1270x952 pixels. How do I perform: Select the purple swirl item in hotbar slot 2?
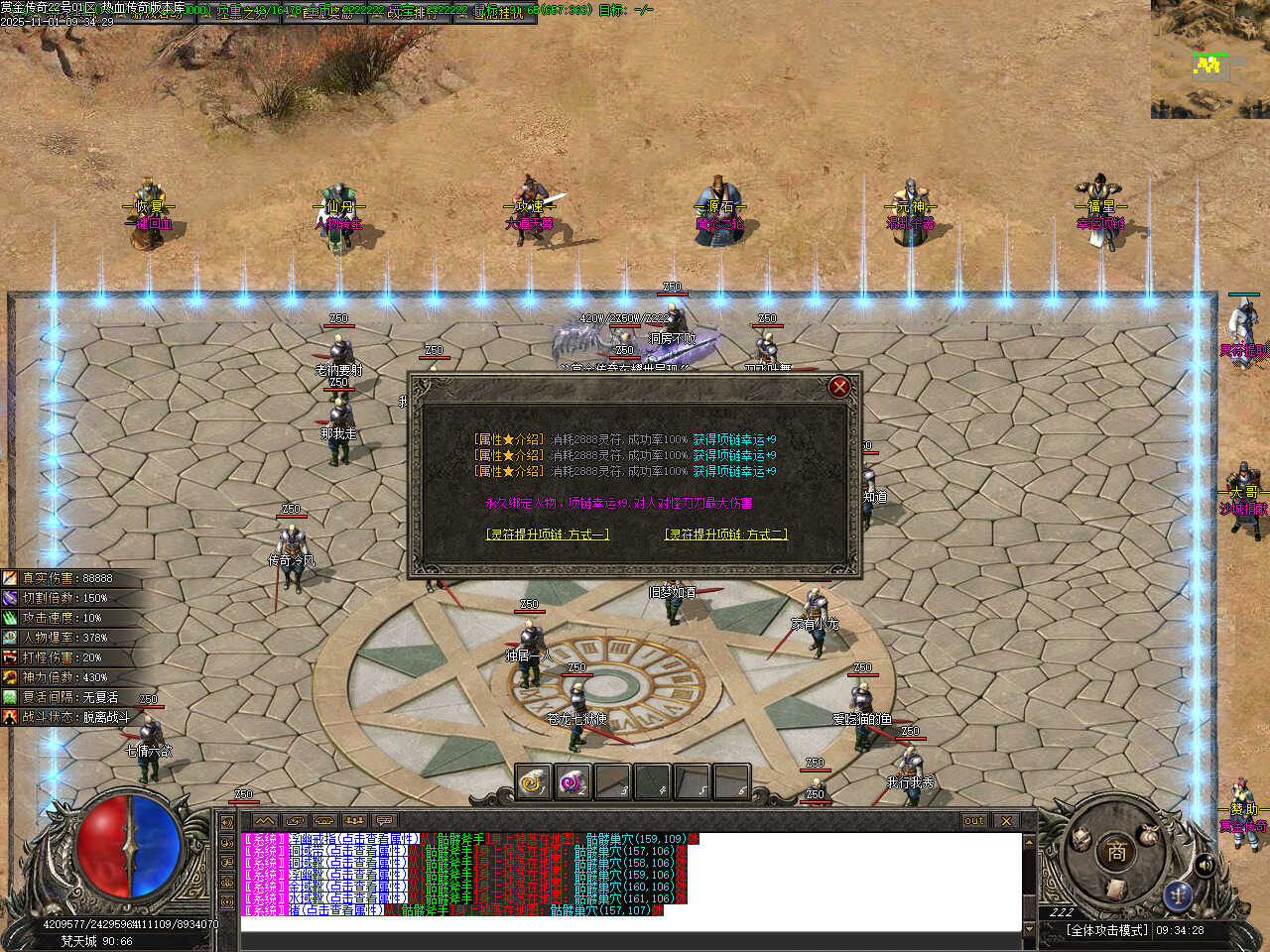click(x=572, y=782)
